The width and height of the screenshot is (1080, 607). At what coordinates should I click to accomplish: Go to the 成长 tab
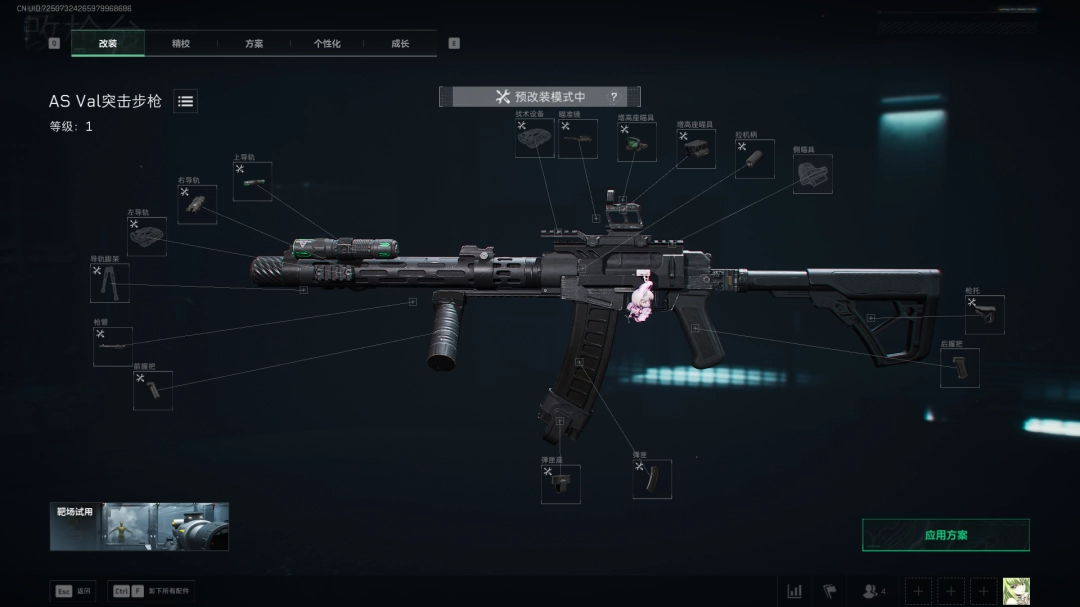(x=400, y=44)
